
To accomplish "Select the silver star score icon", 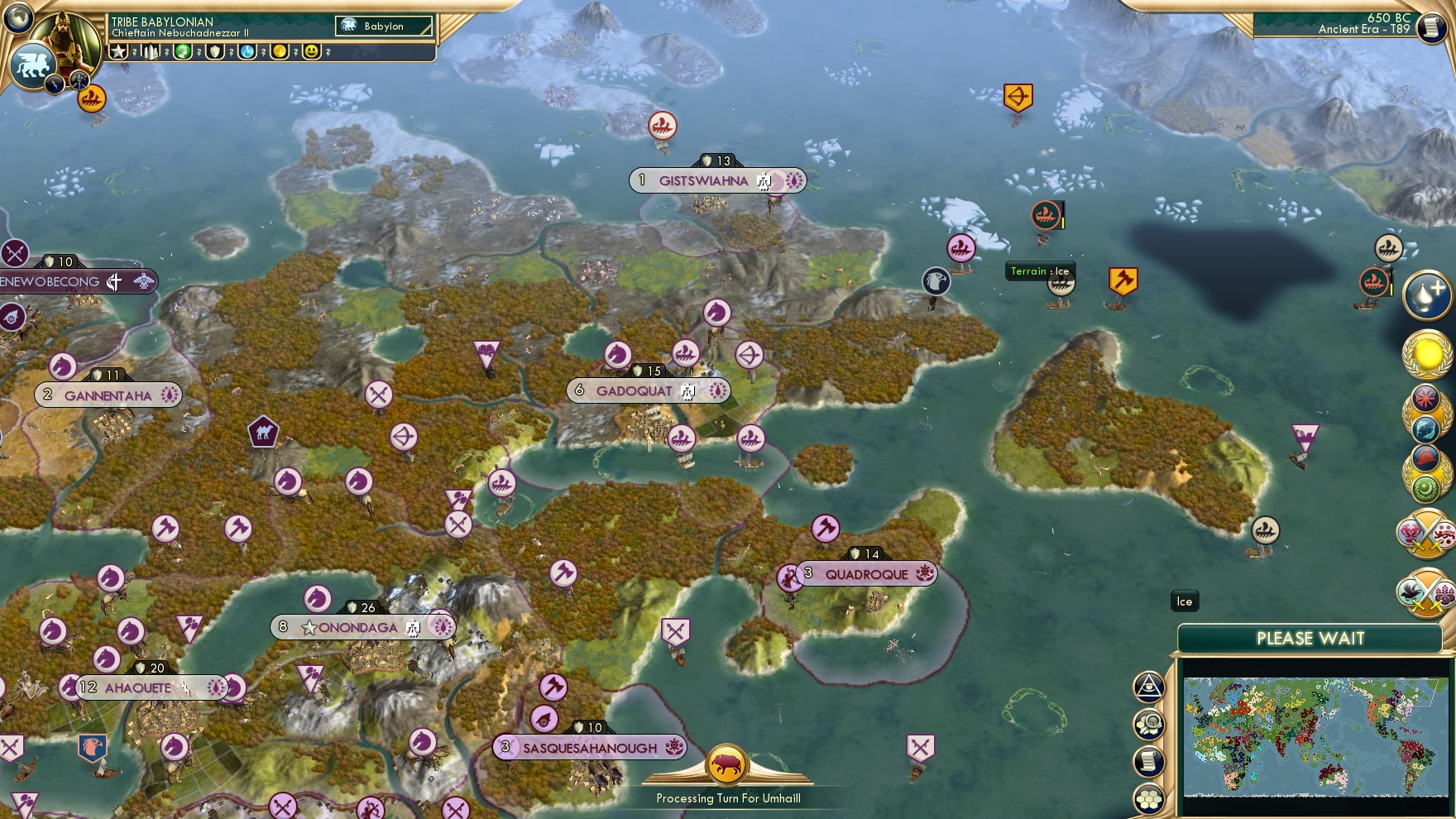I will (x=118, y=51).
